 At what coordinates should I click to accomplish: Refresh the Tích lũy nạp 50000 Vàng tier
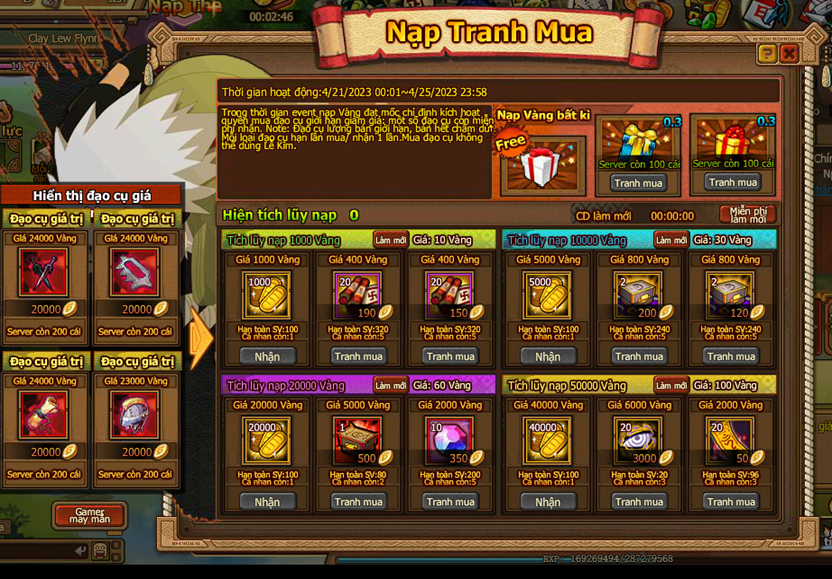pyautogui.click(x=671, y=385)
